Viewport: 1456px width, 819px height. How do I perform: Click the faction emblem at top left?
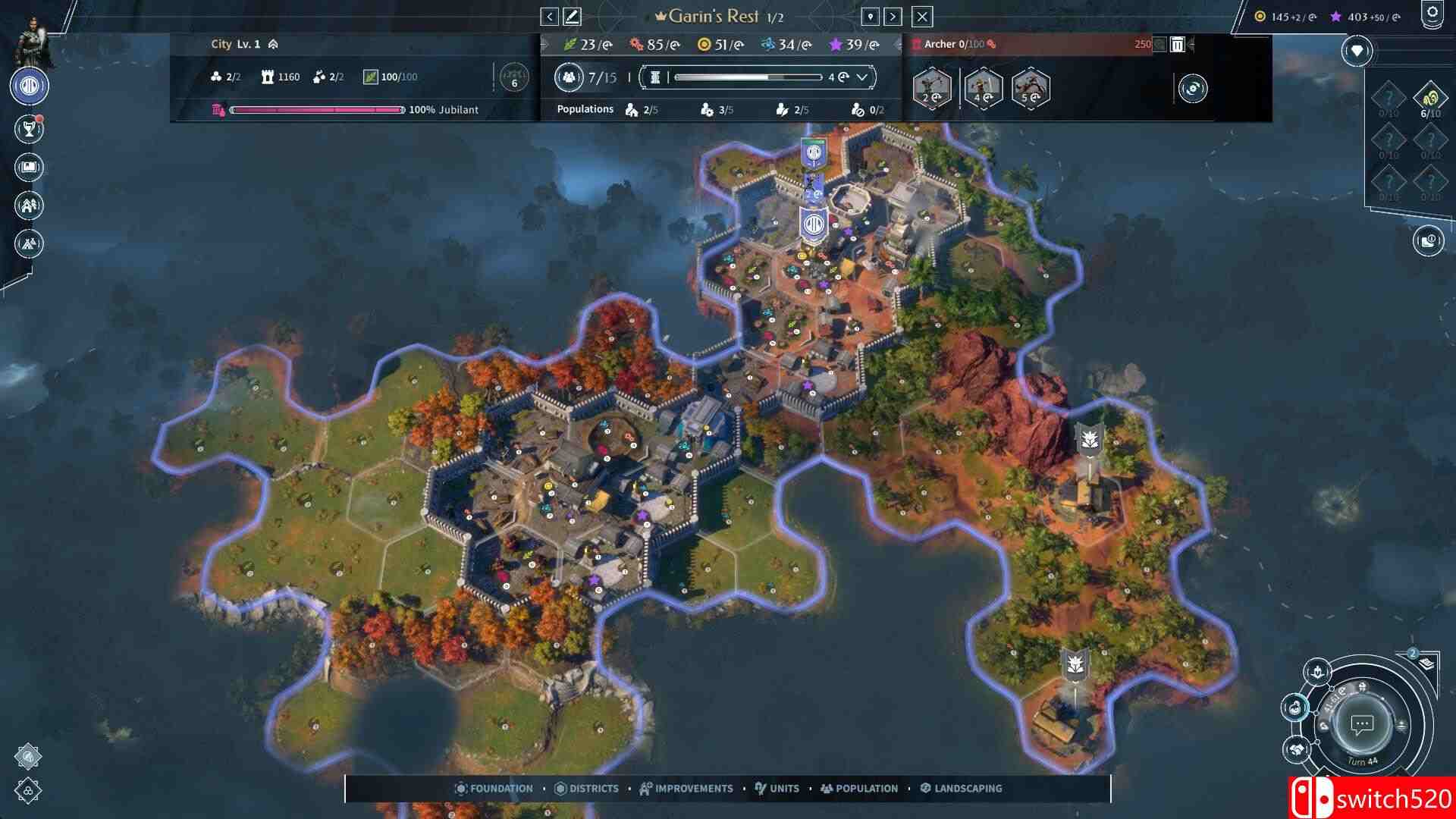point(28,86)
